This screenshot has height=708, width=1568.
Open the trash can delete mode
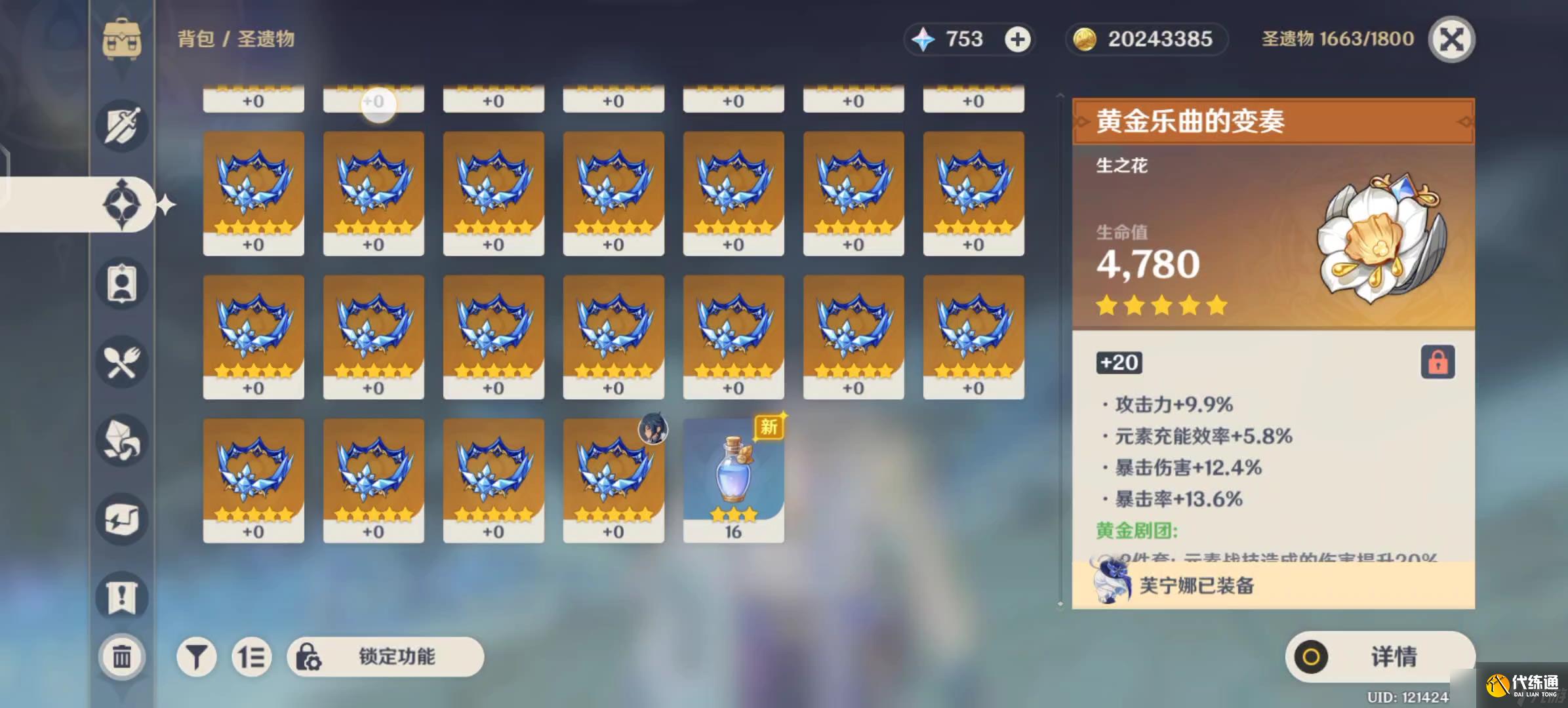(121, 656)
